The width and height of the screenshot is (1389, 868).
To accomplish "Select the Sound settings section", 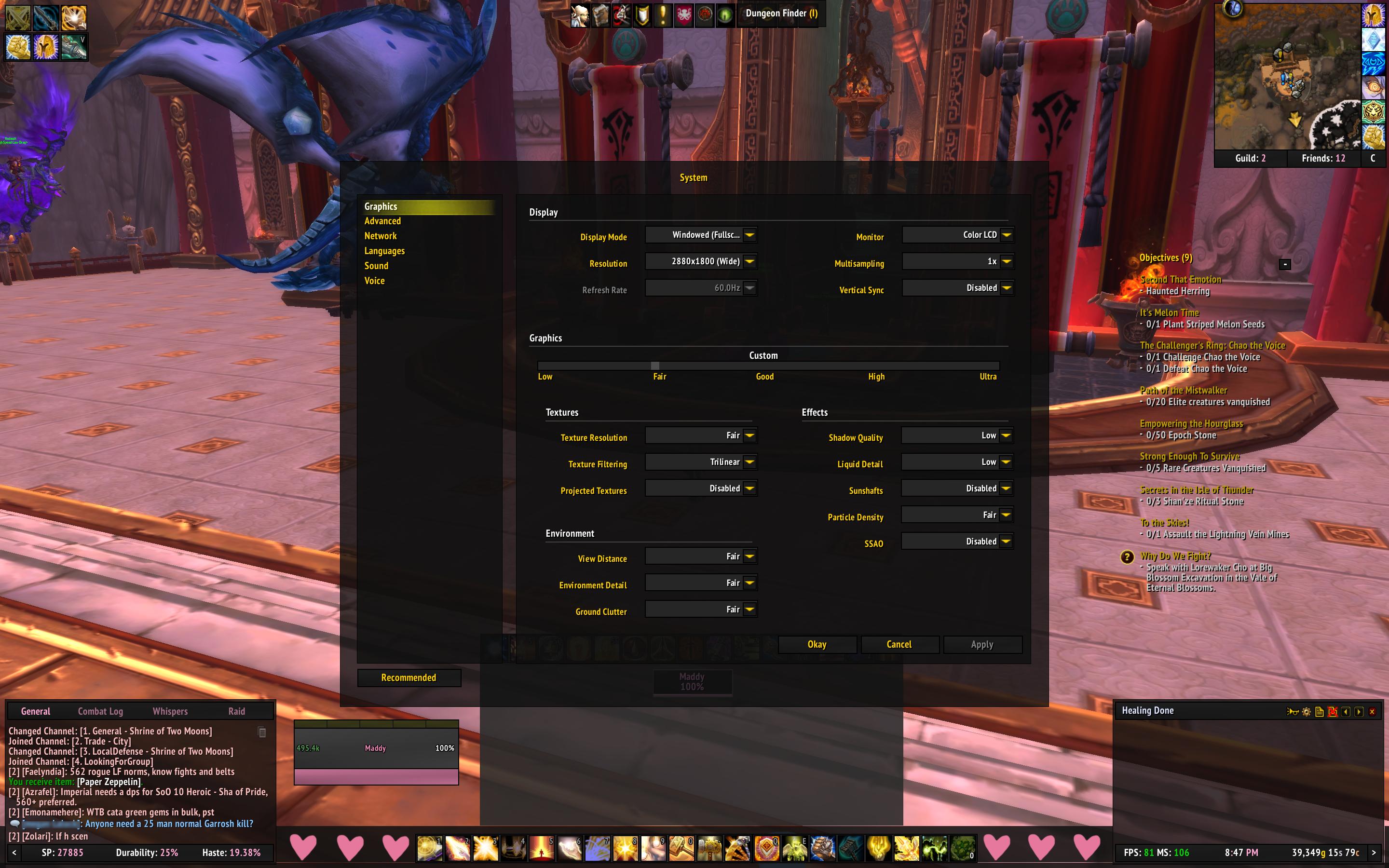I will click(377, 266).
